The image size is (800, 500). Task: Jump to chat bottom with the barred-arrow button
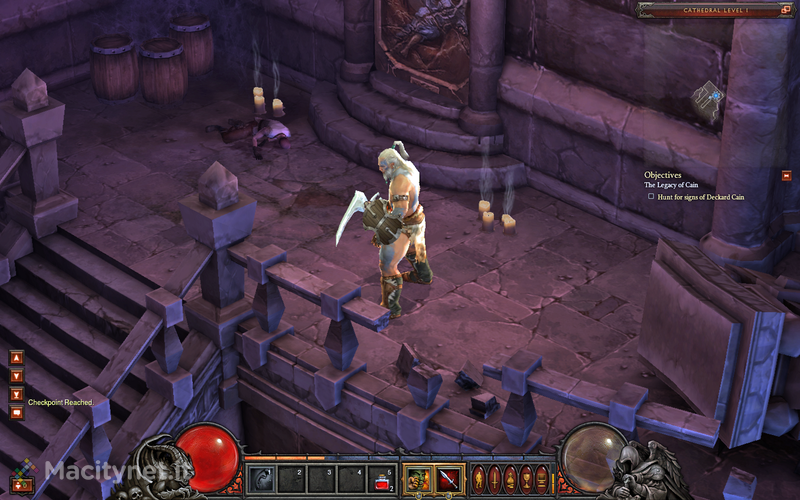[x=16, y=394]
